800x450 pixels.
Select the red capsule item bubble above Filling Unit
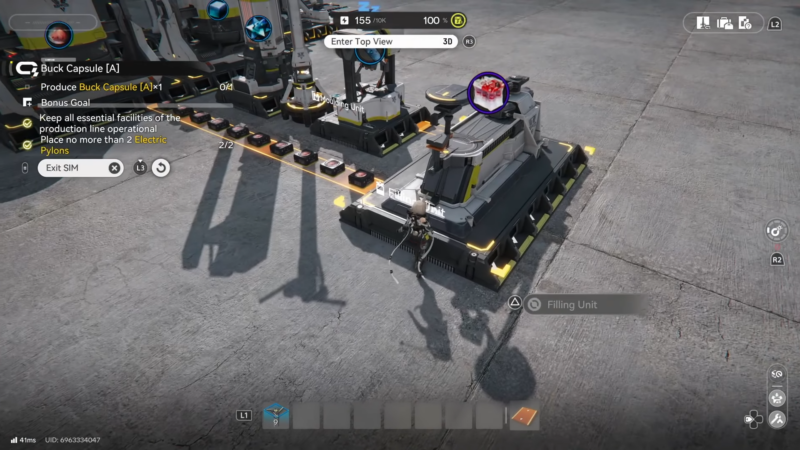tap(489, 93)
